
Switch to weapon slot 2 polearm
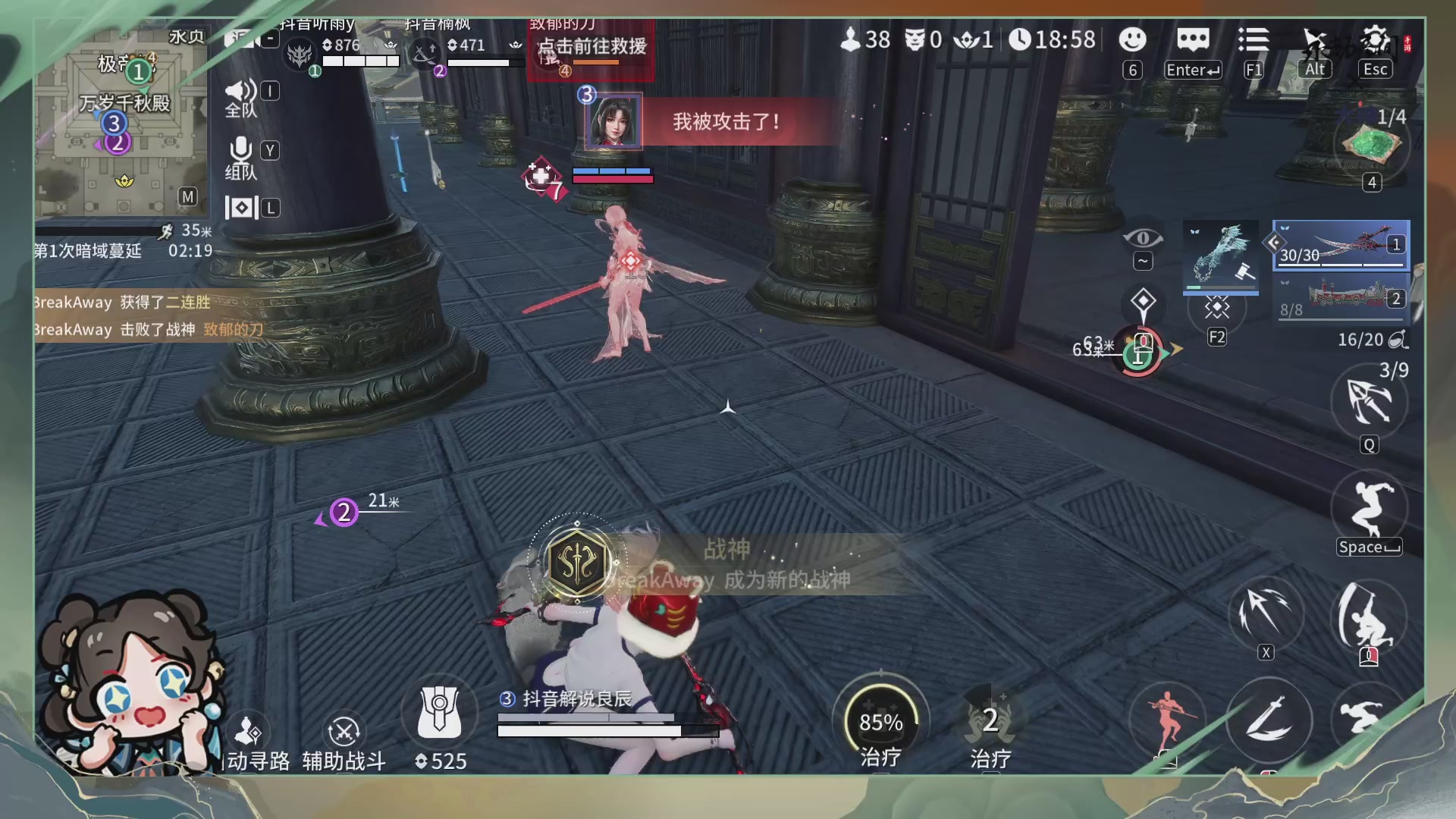pyautogui.click(x=1342, y=298)
